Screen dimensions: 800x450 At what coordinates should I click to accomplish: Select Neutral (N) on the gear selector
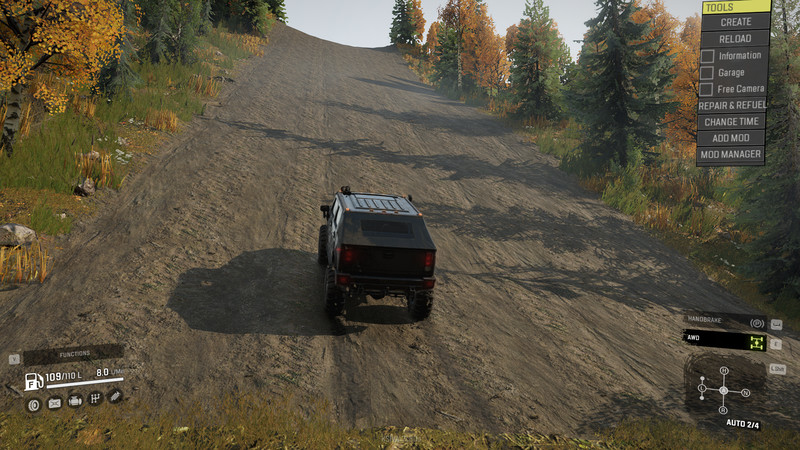(746, 392)
